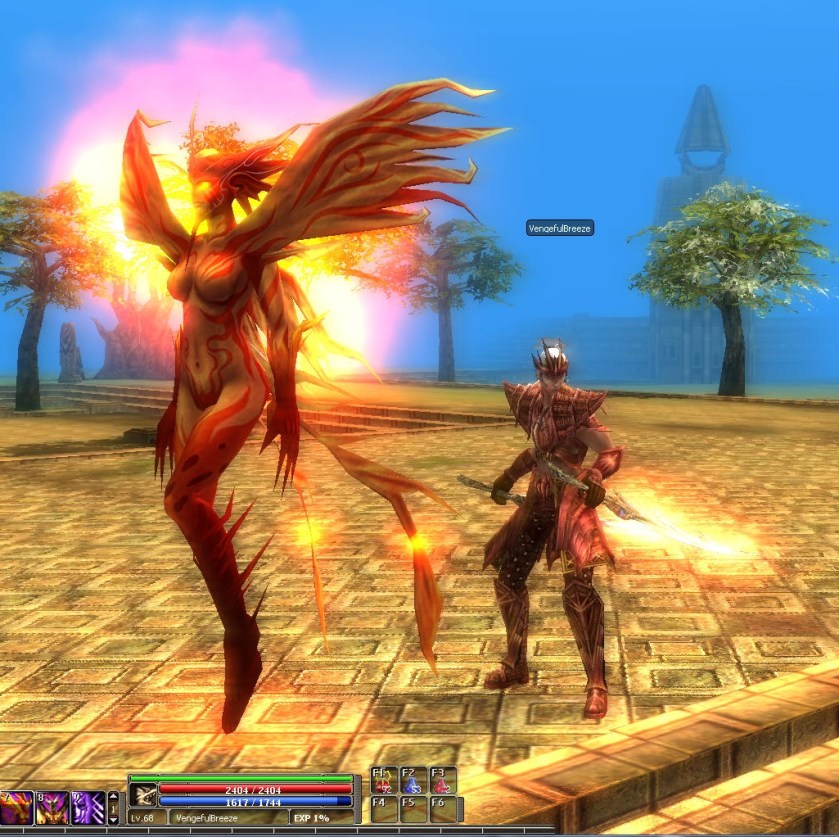Image resolution: width=839 pixels, height=837 pixels.
Task: Activate the fiery skill in slot 7
Action: pos(16,807)
